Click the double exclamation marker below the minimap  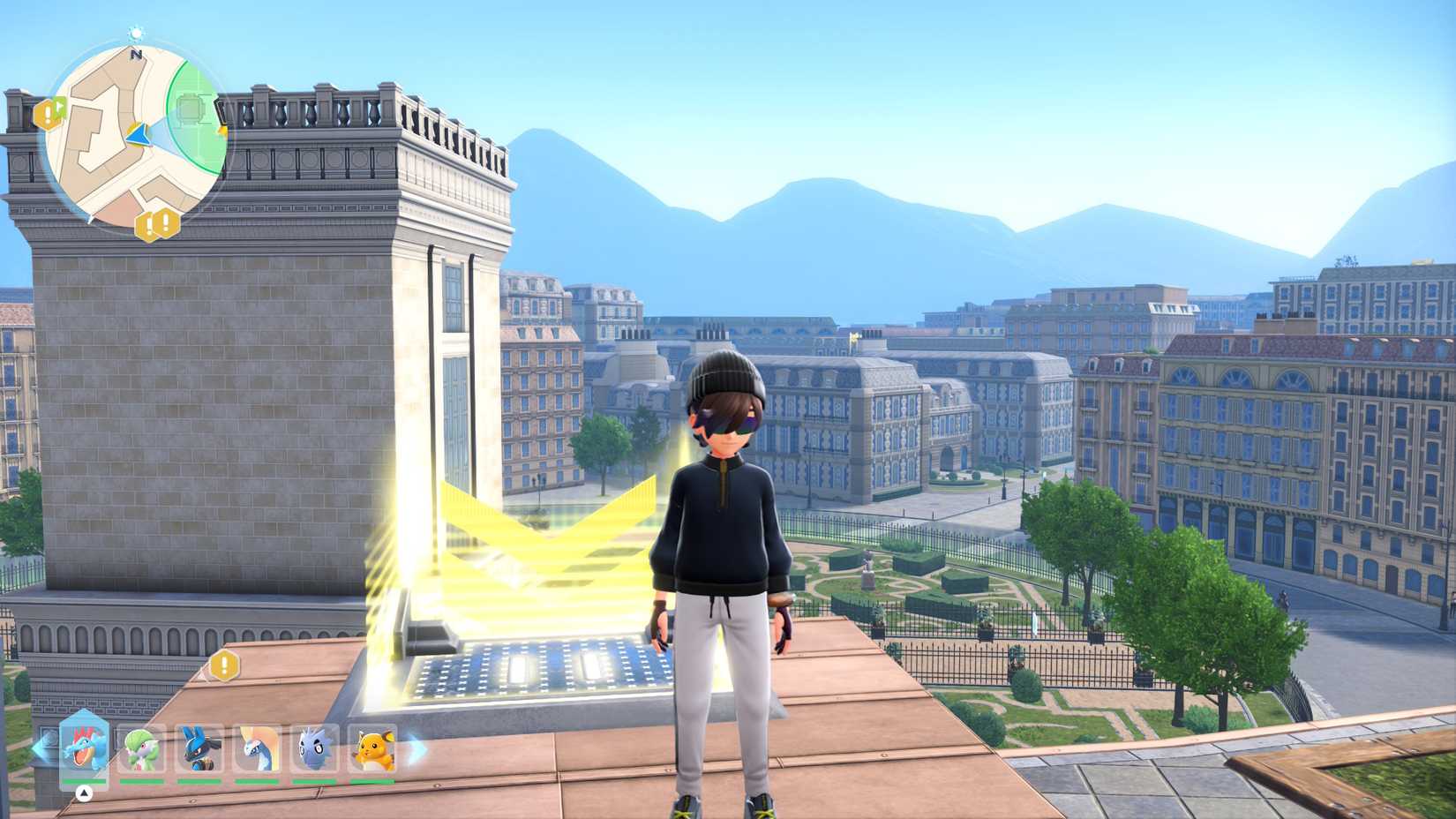(156, 224)
